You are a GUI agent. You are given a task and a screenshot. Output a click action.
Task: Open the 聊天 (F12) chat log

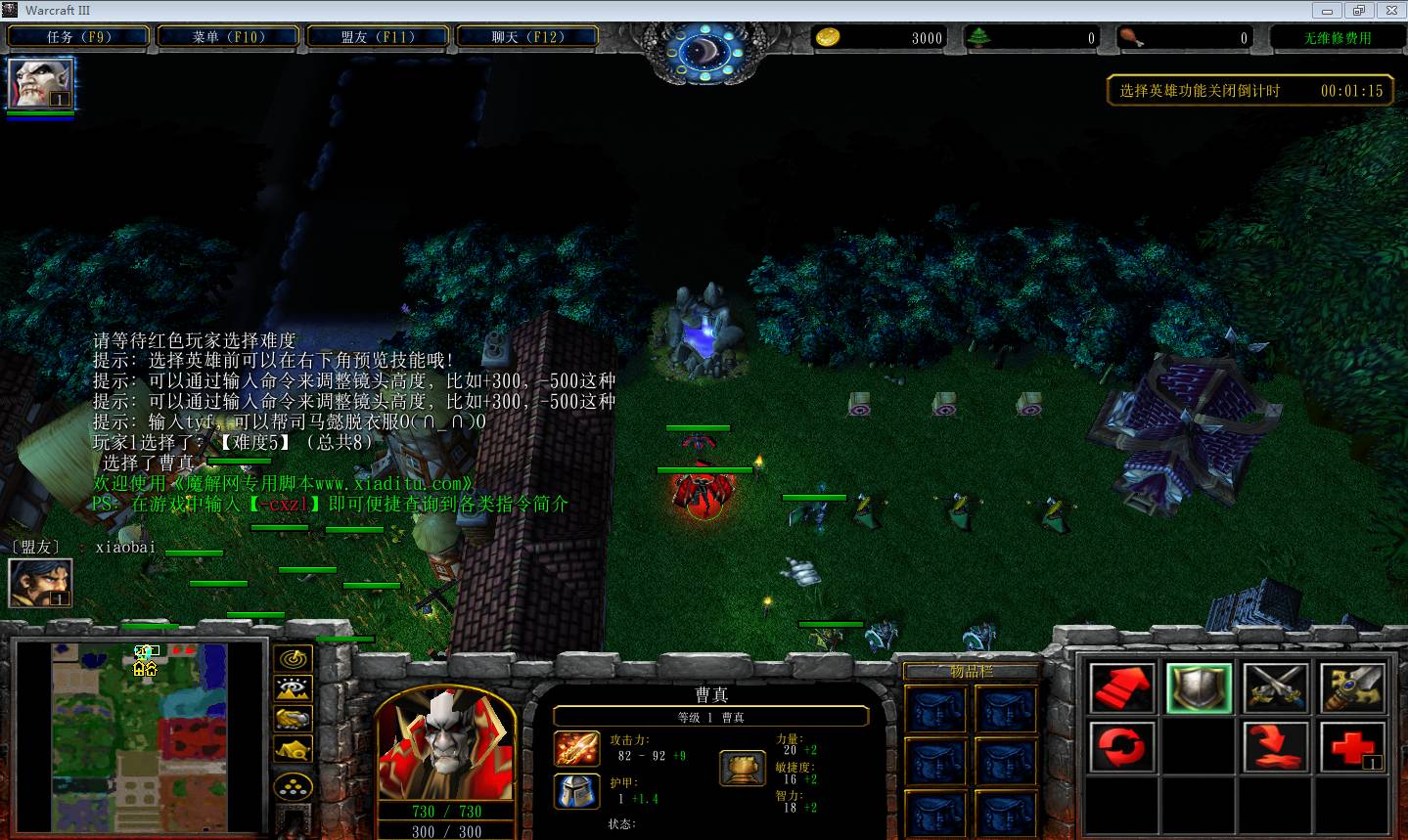point(526,37)
